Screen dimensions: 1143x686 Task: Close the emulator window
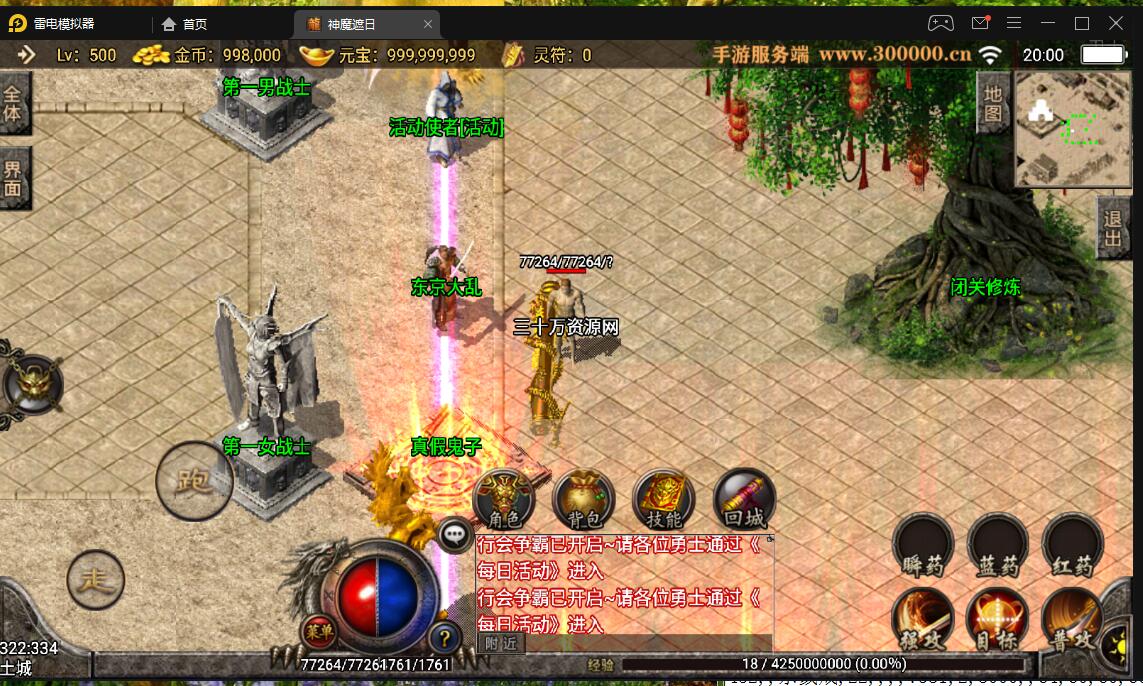pos(1116,23)
